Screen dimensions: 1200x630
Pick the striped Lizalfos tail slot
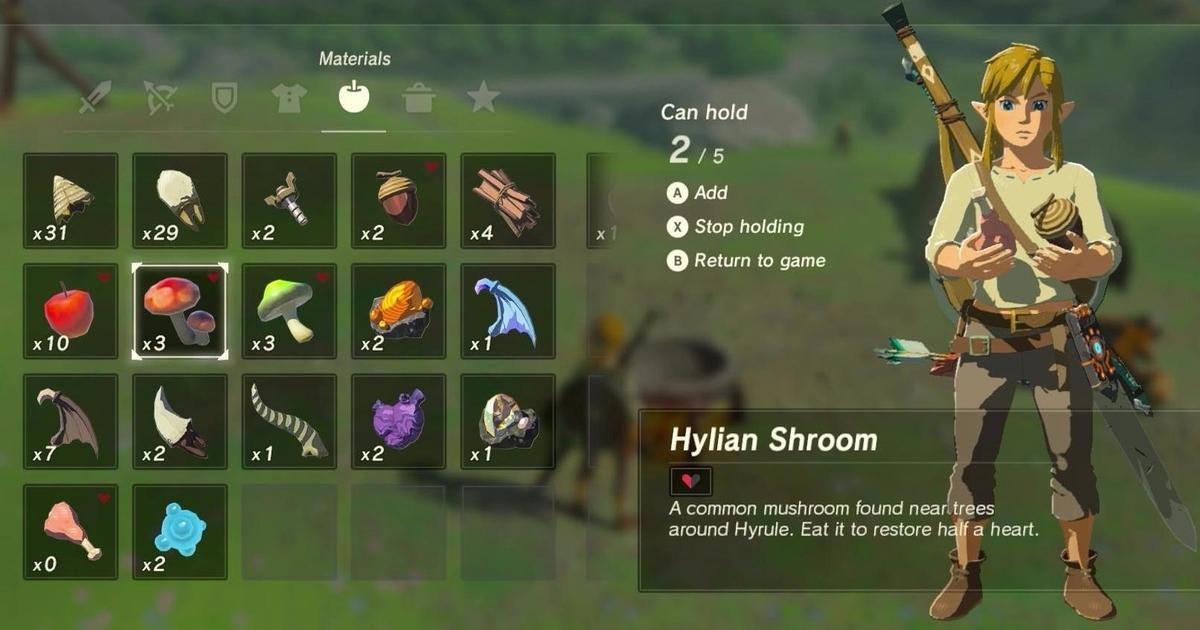coord(289,421)
